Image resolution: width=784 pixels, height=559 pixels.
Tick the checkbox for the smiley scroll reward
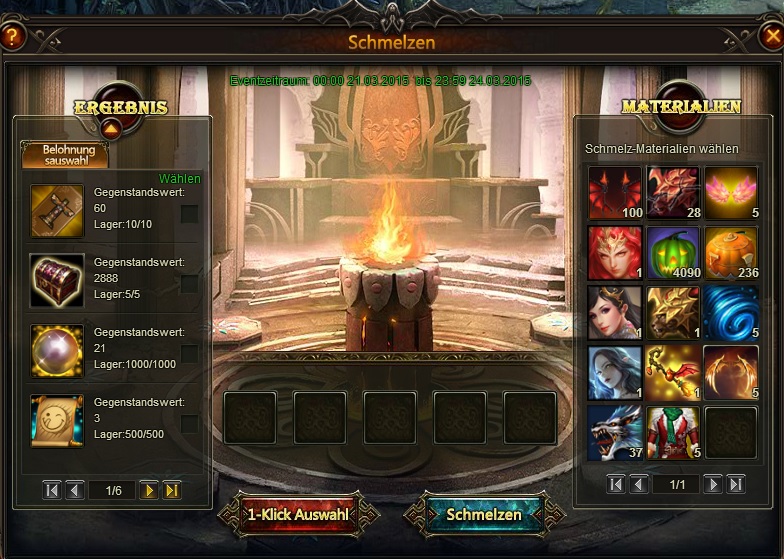(x=189, y=423)
